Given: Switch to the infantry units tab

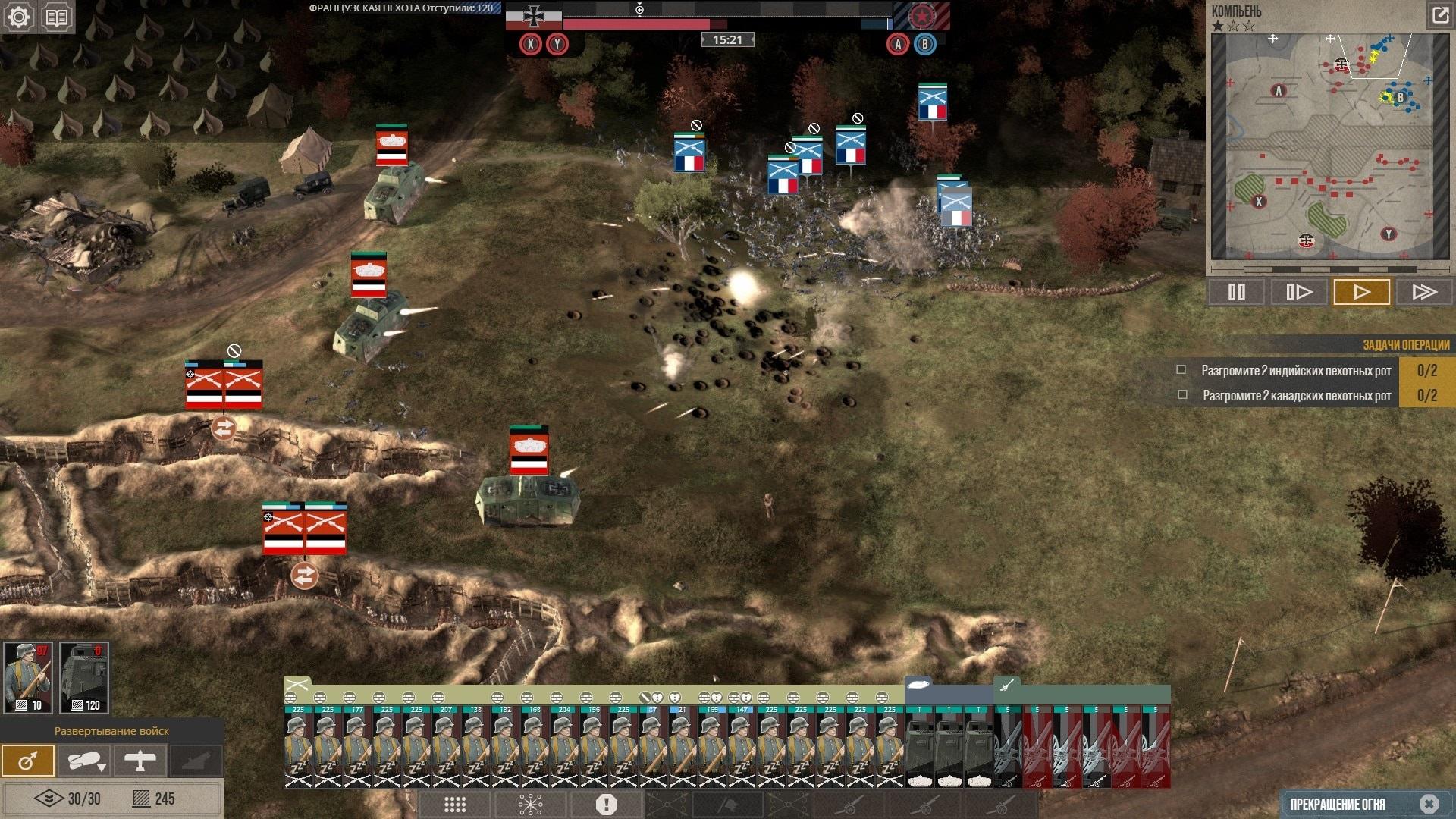Looking at the screenshot, I should click(x=297, y=685).
